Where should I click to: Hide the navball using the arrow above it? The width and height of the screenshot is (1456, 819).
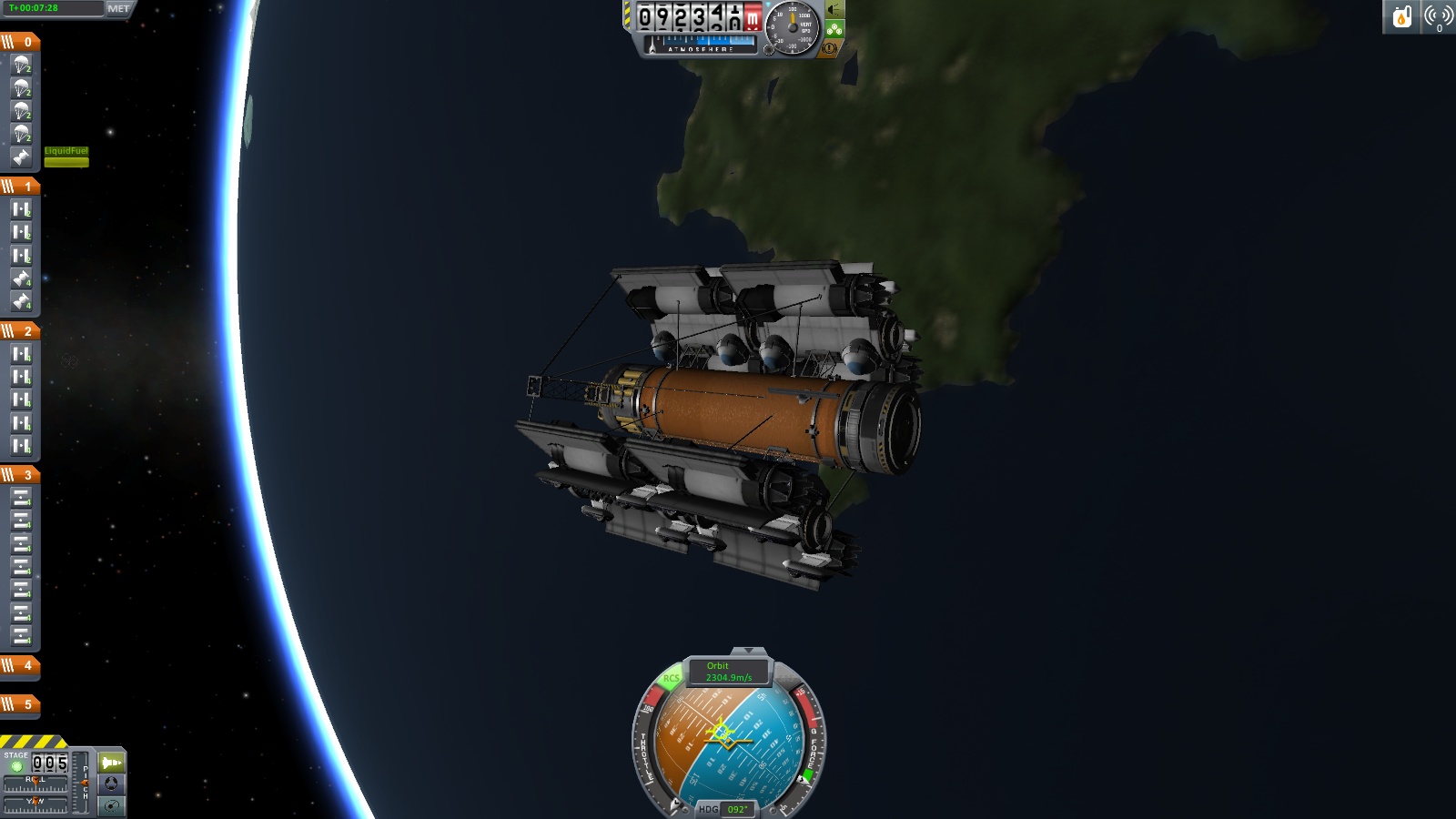pyautogui.click(x=750, y=652)
